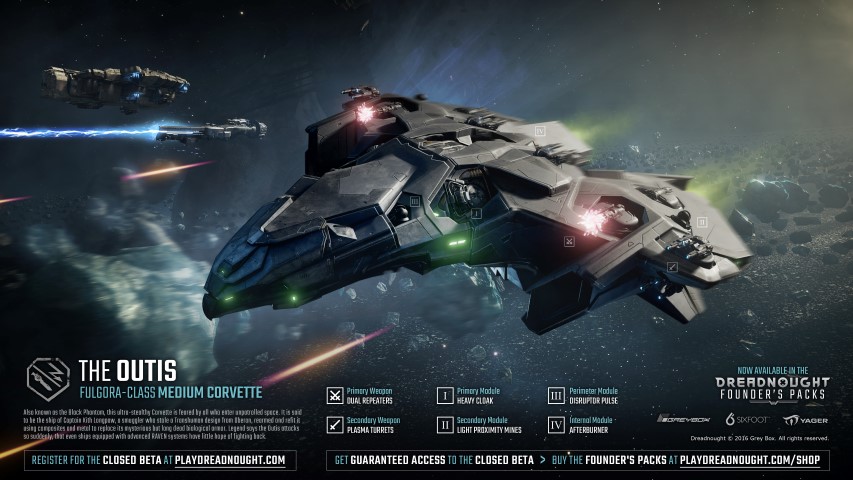Viewport: 853px width, 480px height.
Task: Open the Register for the Closed Beta banner
Action: 159,460
